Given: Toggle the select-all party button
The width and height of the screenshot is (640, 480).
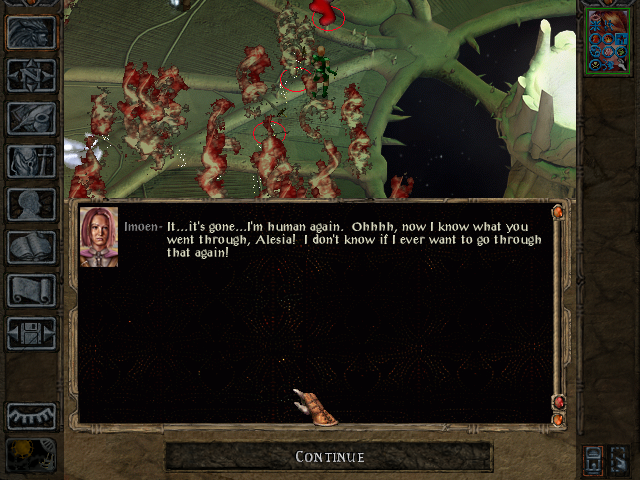Looking at the screenshot, I should click(x=594, y=459).
